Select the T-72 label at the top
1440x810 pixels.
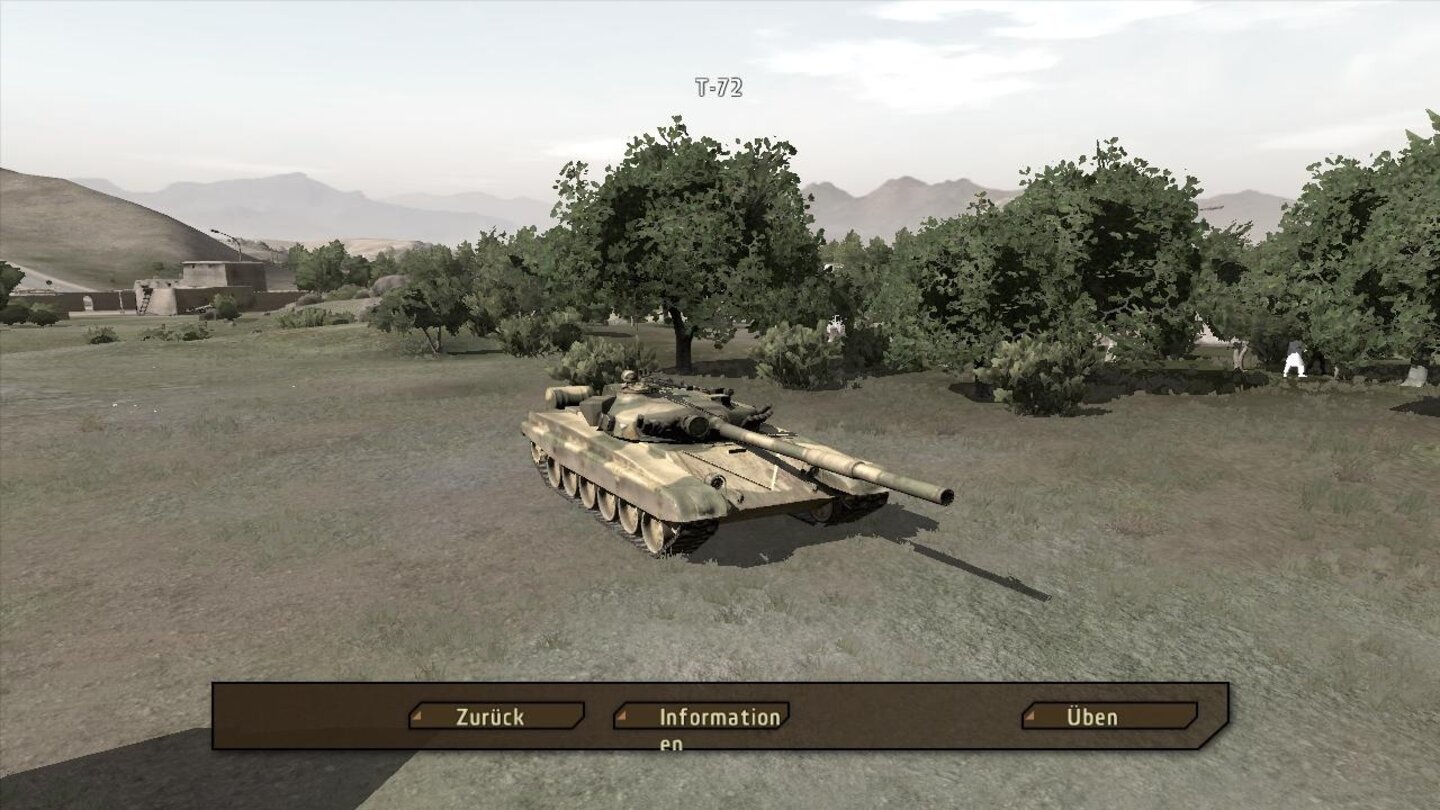[x=717, y=88]
